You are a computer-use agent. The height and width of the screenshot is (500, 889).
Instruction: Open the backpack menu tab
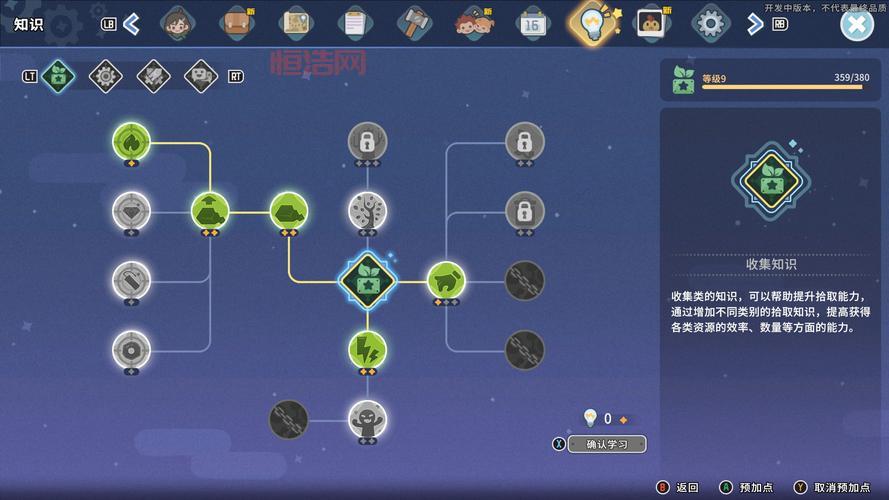[237, 22]
